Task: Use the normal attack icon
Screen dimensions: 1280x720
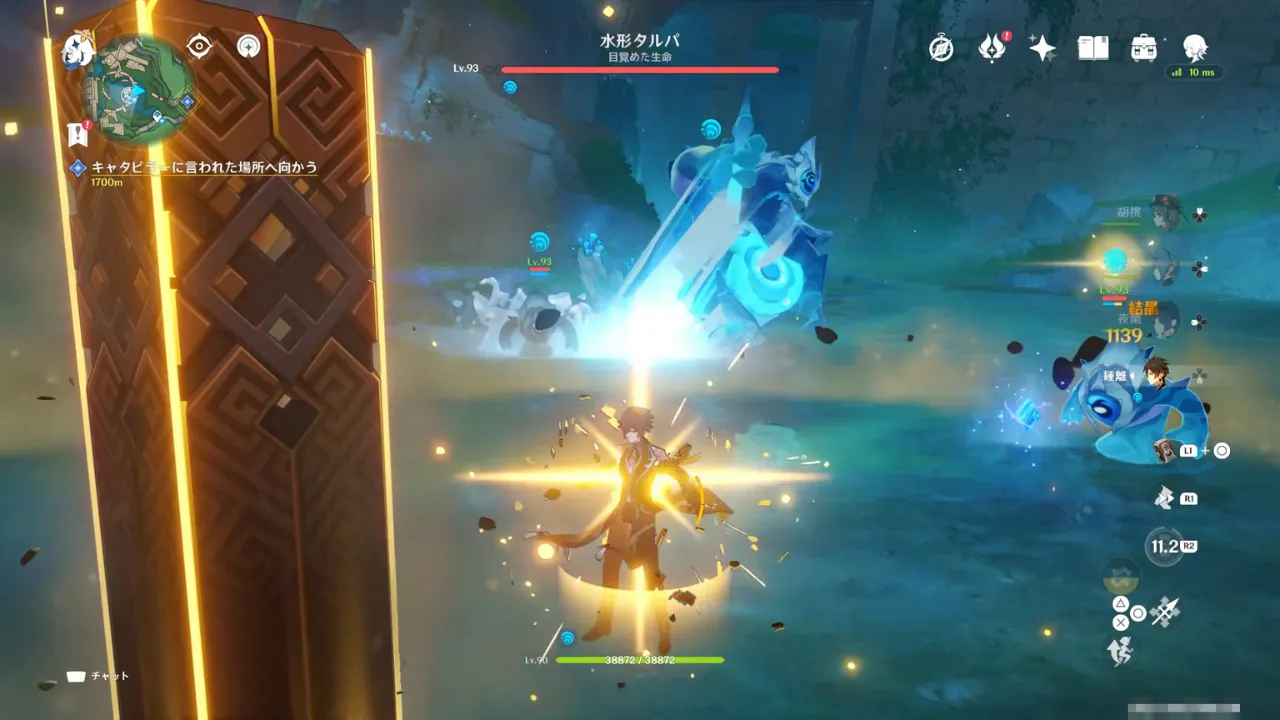Action: [x=1165, y=611]
